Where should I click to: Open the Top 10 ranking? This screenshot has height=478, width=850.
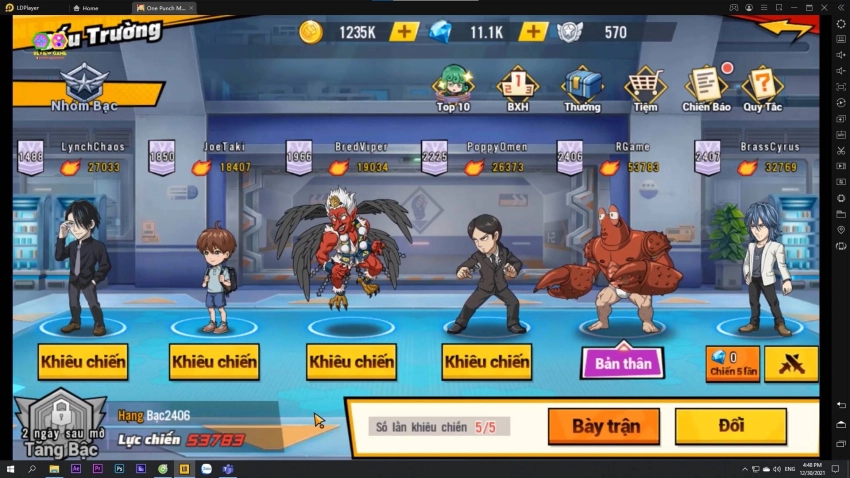(x=452, y=89)
